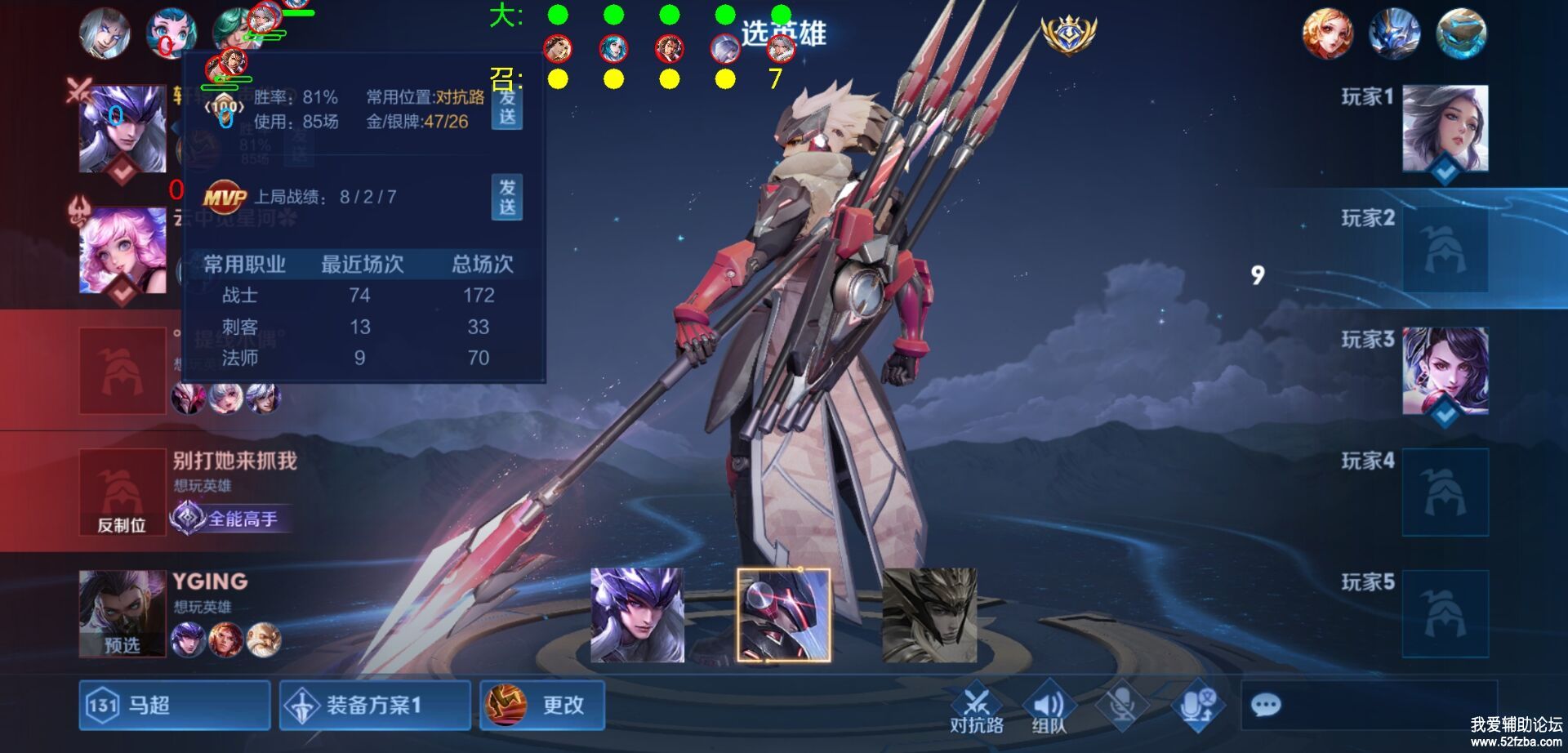This screenshot has width=1568, height=753.
Task: Click the chat message input box
Action: 1369,705
